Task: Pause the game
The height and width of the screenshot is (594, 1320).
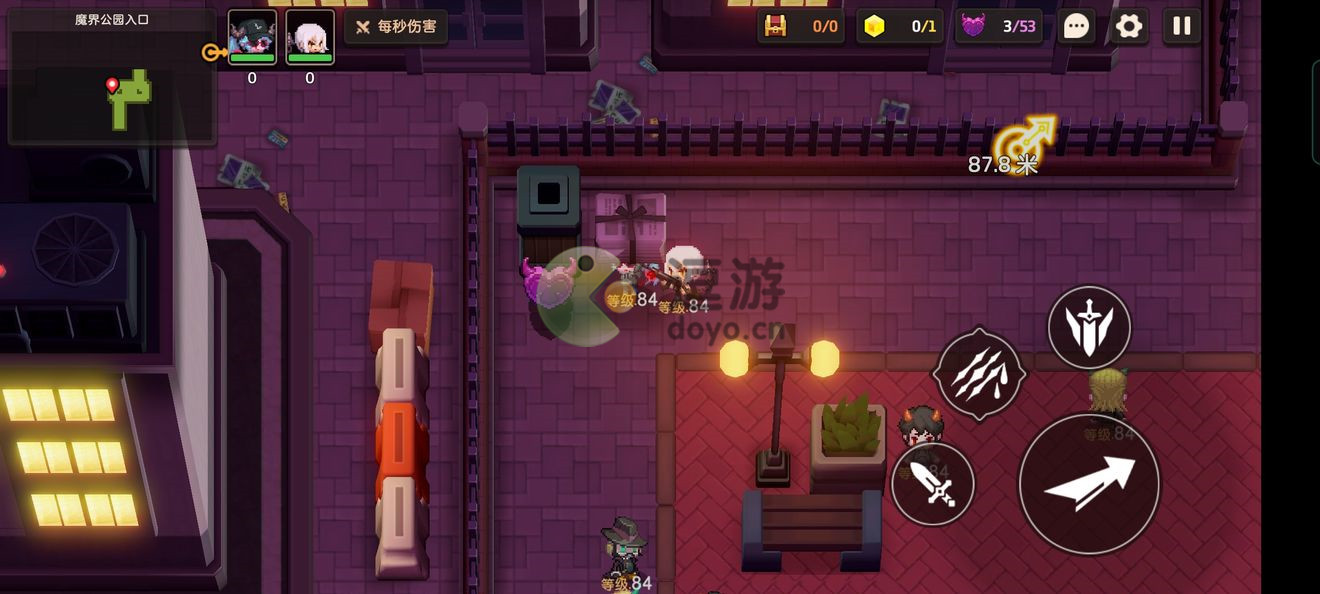Action: point(1182,26)
